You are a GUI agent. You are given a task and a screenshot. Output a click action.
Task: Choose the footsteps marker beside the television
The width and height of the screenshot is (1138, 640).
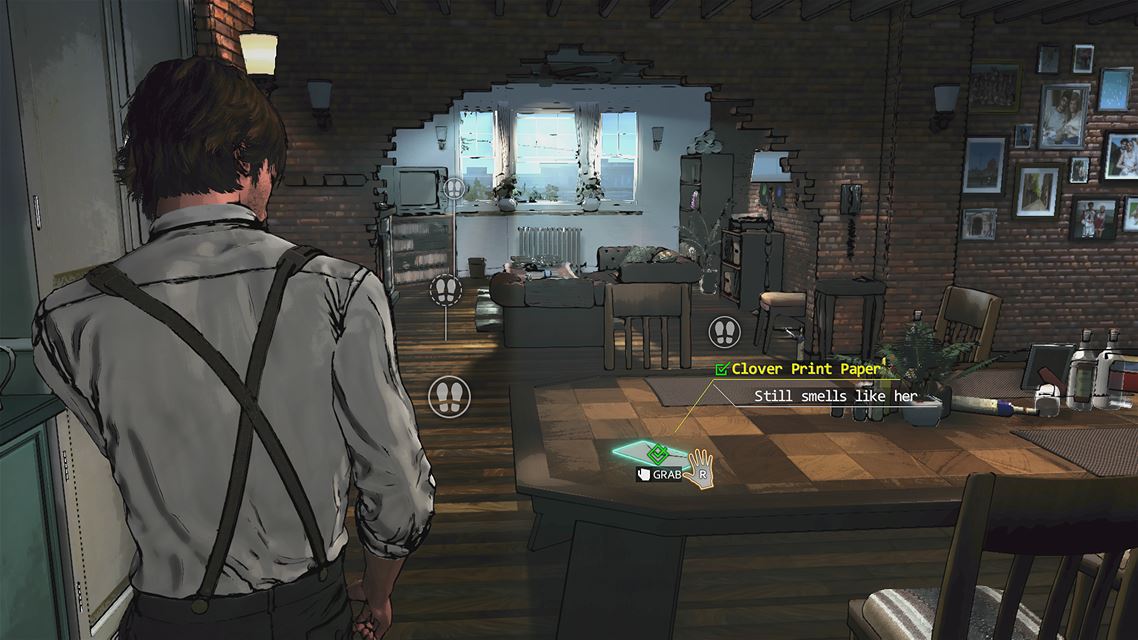[x=456, y=187]
